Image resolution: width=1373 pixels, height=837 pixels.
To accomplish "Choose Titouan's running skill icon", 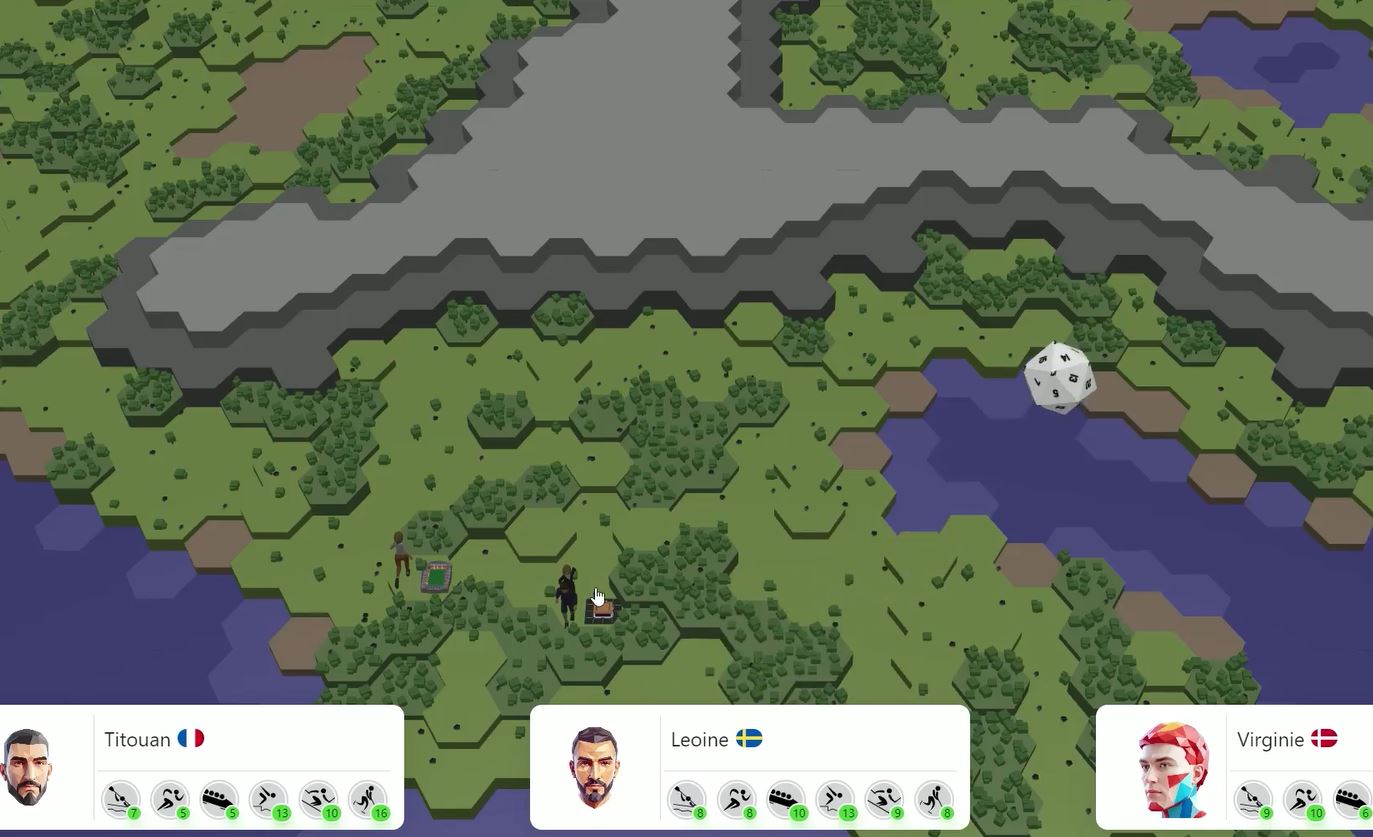I will click(x=170, y=799).
